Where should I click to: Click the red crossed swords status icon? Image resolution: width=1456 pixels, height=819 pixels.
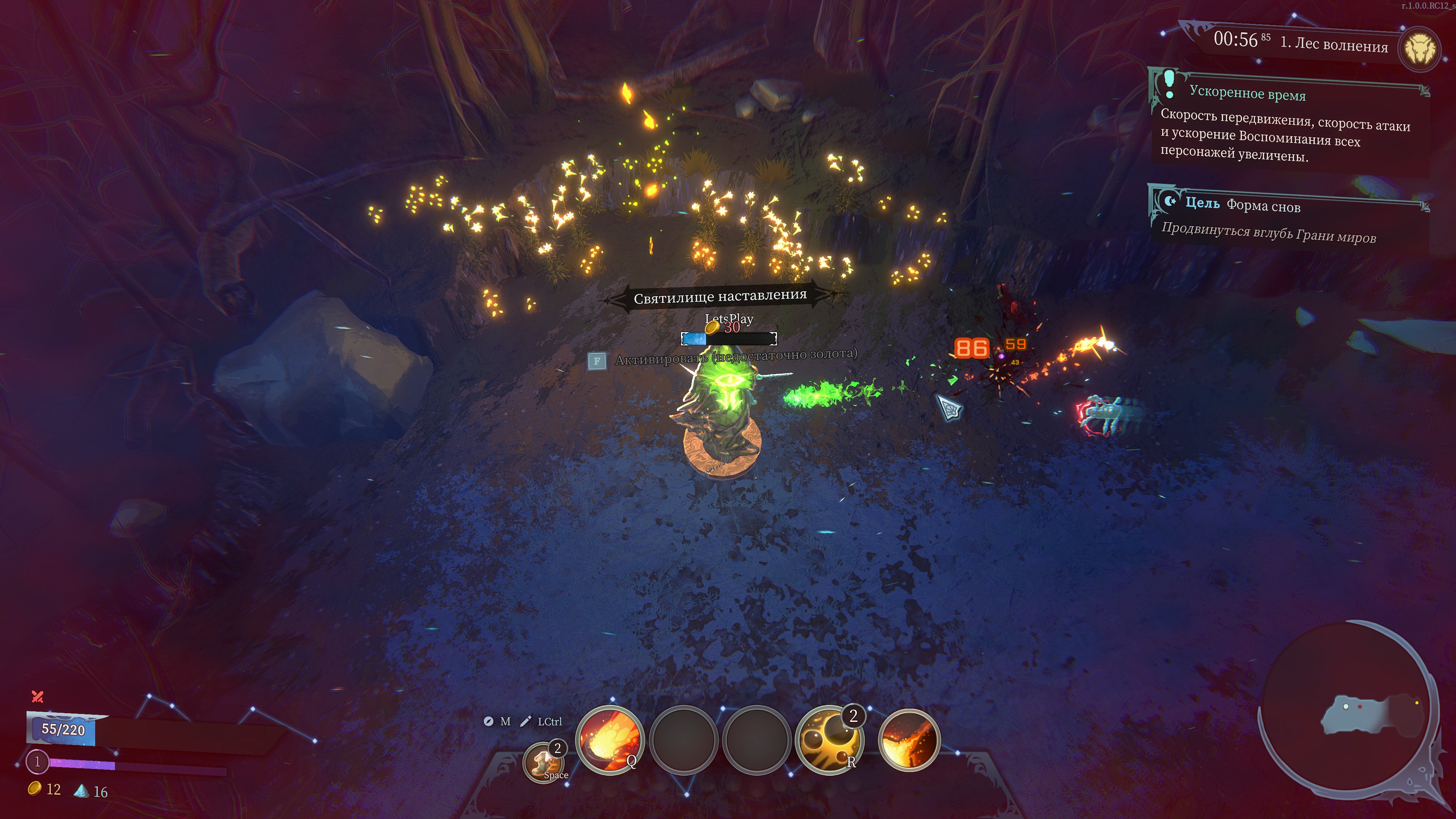click(37, 697)
